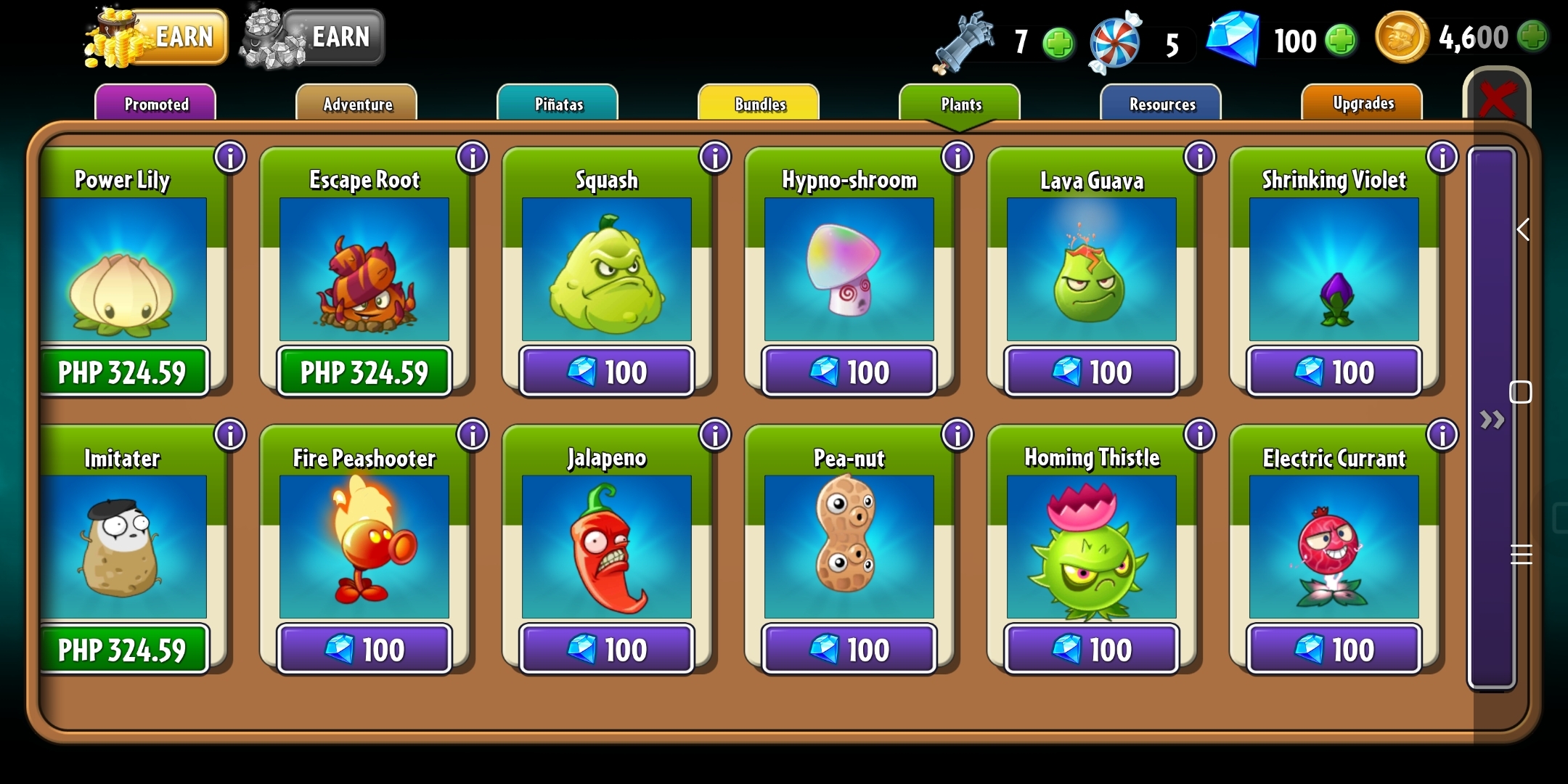This screenshot has height=784, width=1568.
Task: Buy Squash for 100 gems
Action: coord(607,372)
